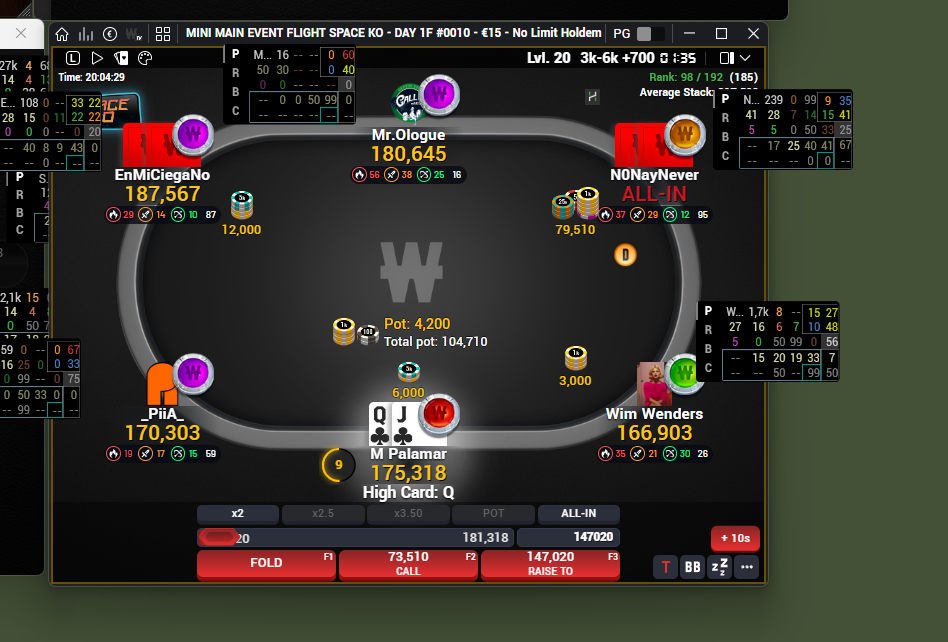948x642 pixels.
Task: Activate the sit-out zZz button
Action: 719,568
